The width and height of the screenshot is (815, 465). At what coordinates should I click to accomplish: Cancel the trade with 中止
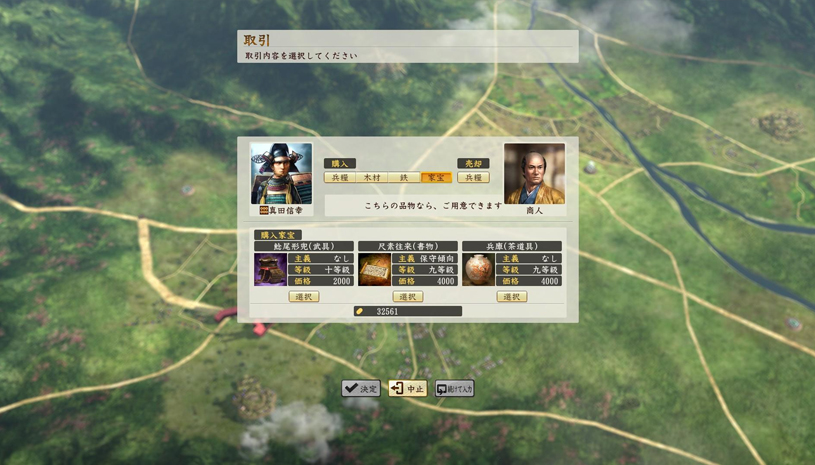click(408, 389)
